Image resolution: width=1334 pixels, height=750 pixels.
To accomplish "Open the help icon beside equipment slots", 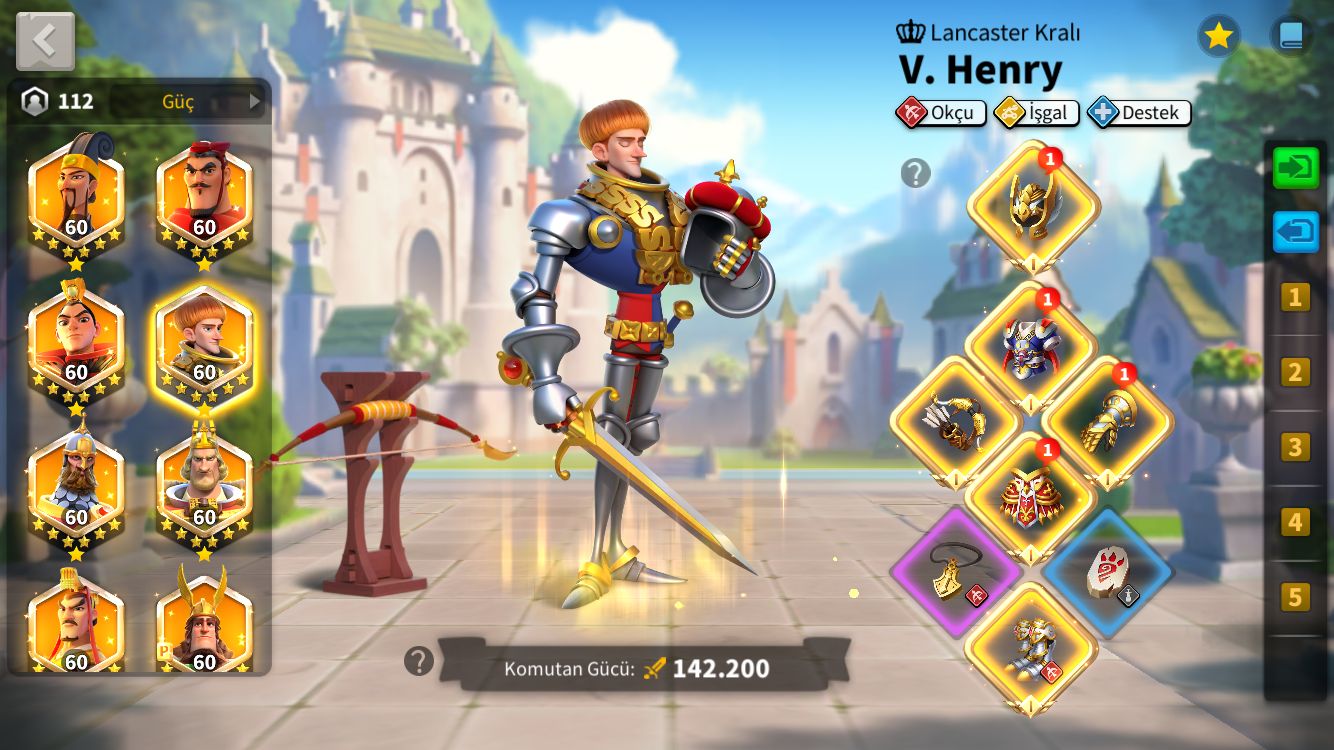I will [915, 173].
